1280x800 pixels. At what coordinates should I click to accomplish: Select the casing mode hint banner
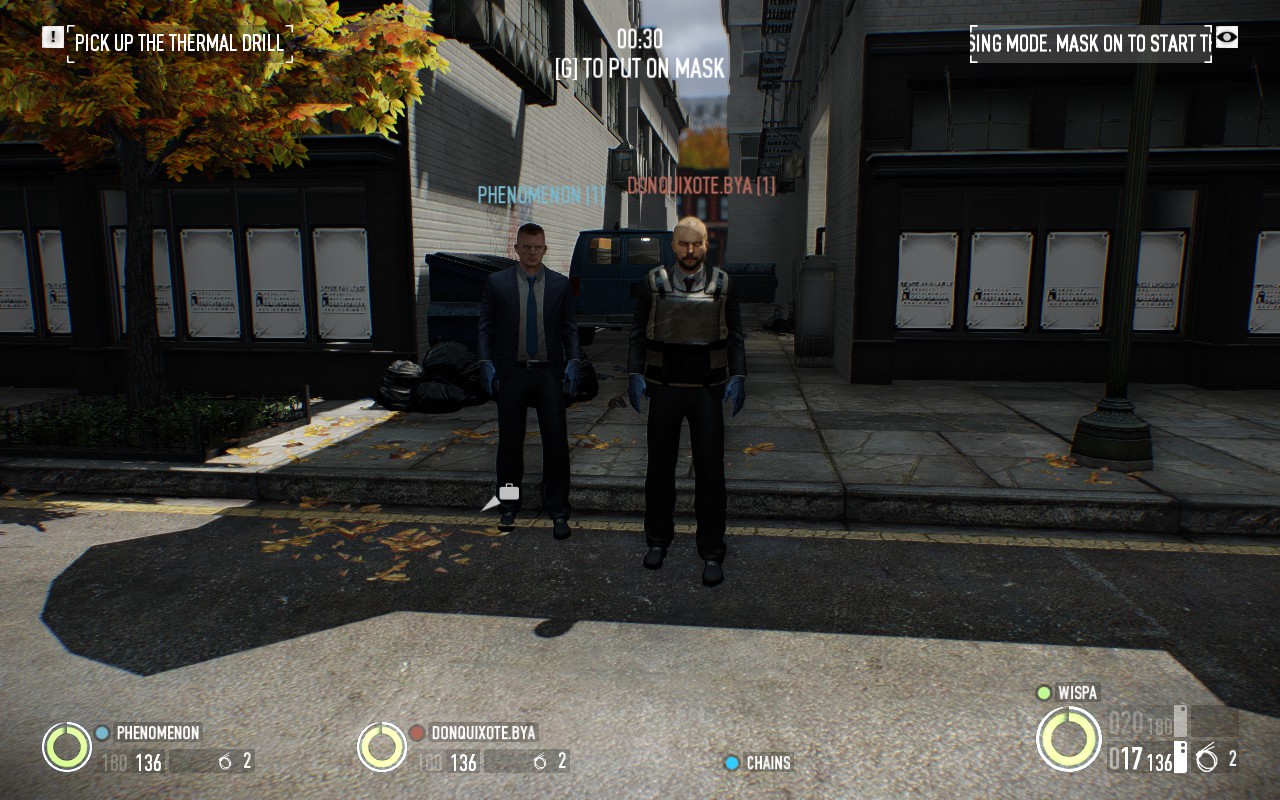pos(1090,43)
